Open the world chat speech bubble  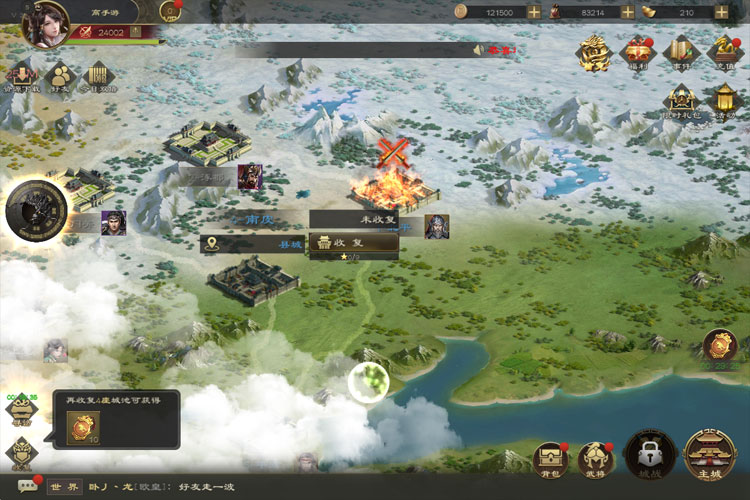click(x=28, y=486)
